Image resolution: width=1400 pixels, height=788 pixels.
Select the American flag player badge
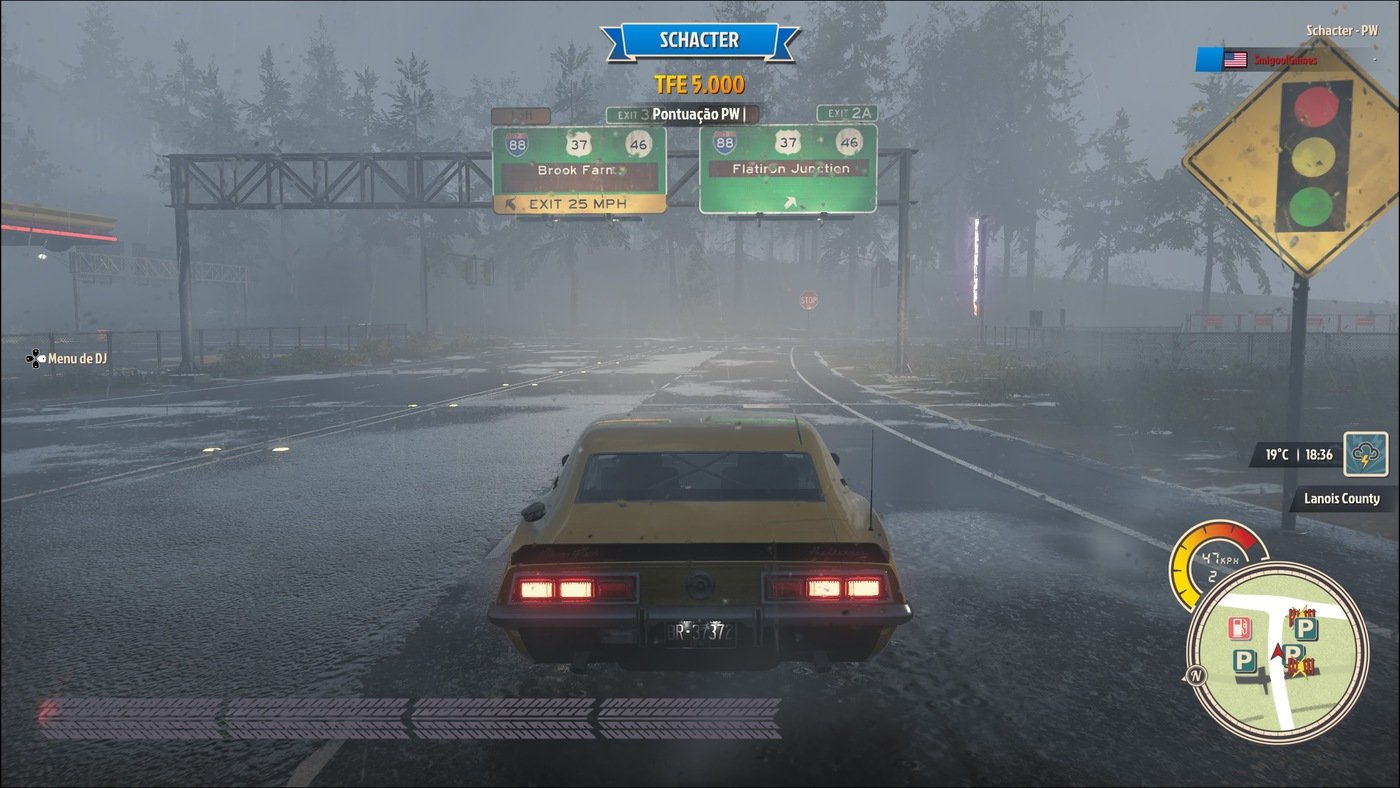[1236, 57]
